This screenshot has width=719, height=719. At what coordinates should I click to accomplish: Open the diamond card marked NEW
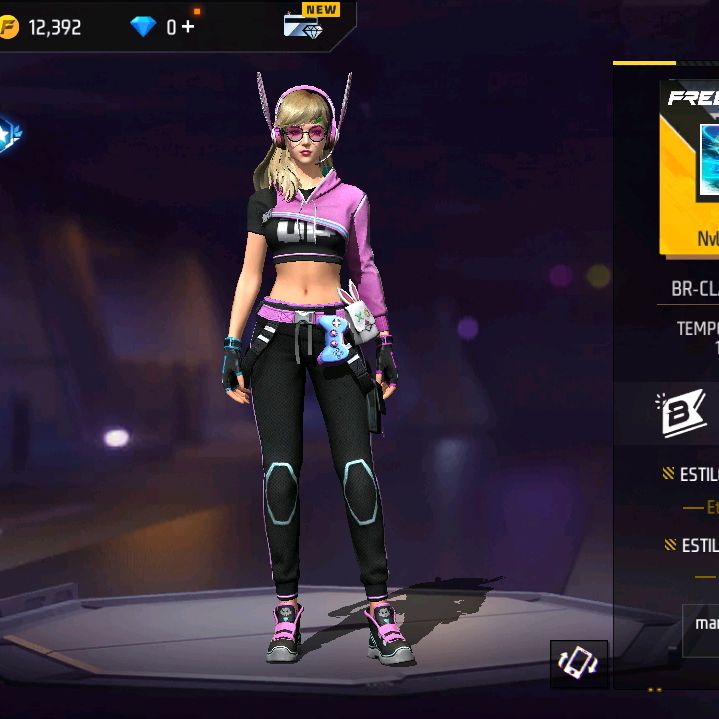(303, 24)
